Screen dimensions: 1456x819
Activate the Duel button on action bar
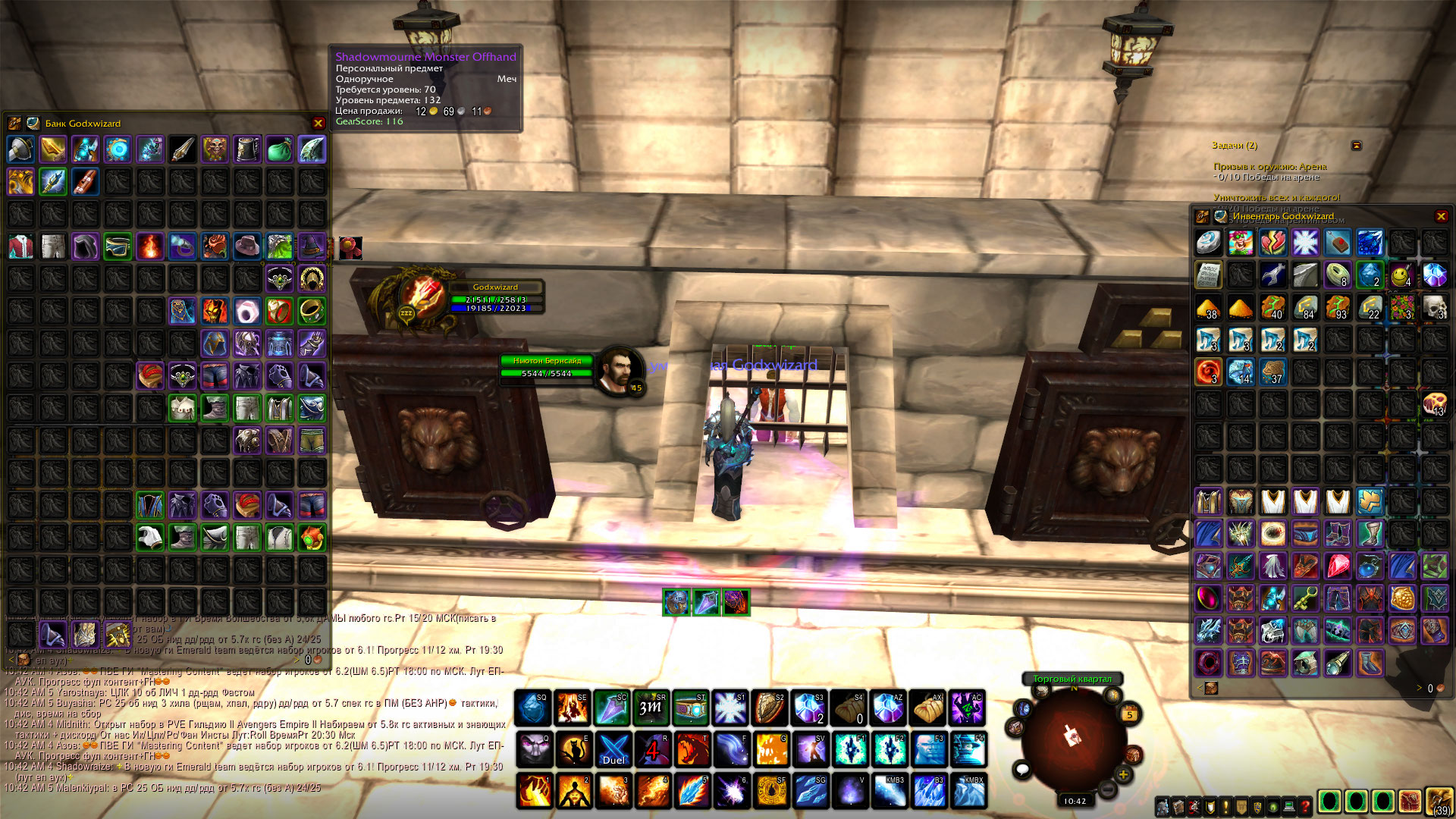[613, 749]
